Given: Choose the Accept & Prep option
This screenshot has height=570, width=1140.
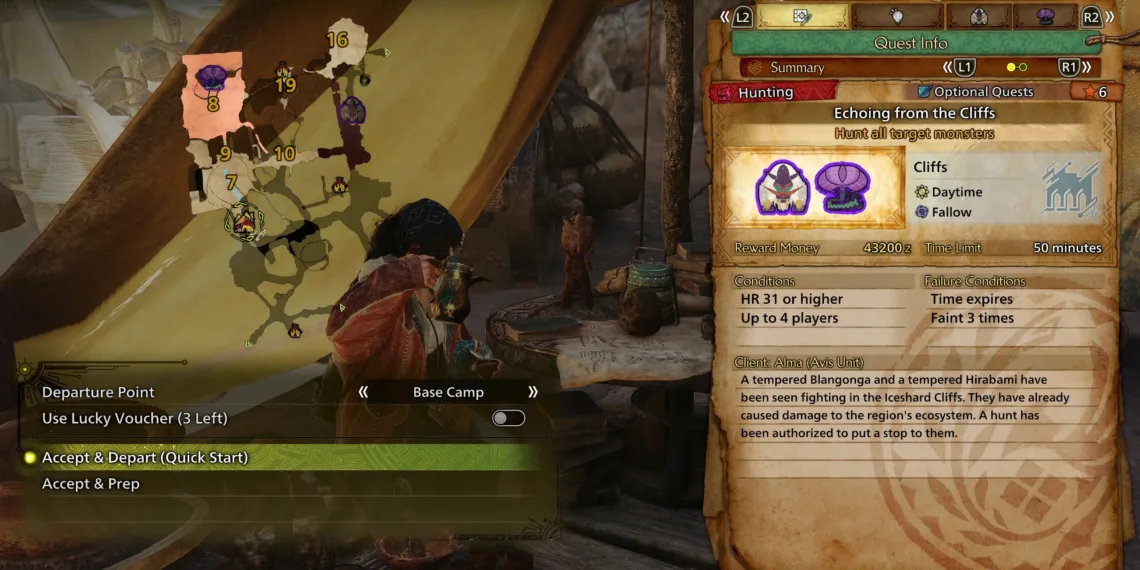Looking at the screenshot, I should pos(91,484).
